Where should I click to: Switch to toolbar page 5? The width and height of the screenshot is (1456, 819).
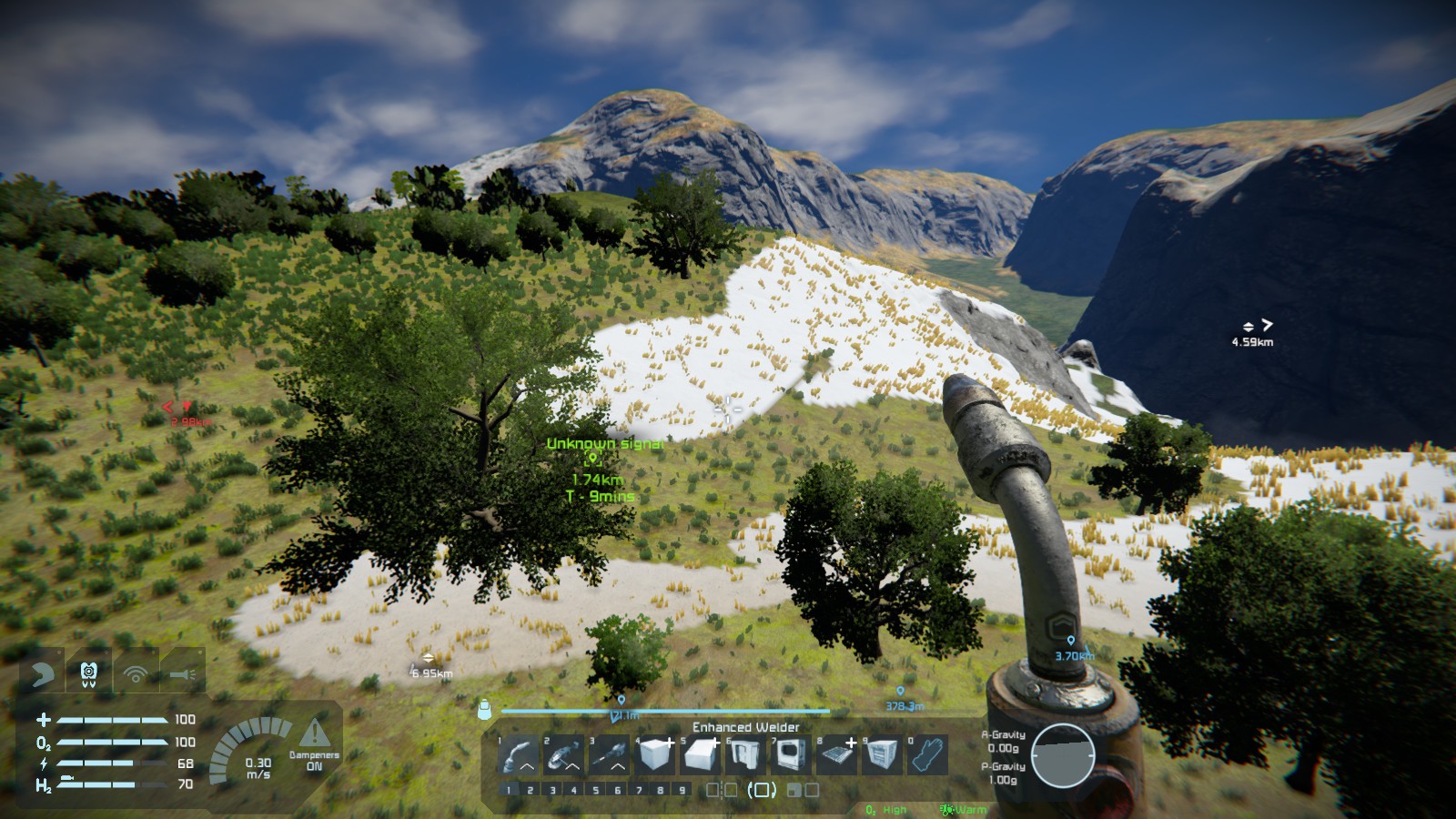click(x=596, y=790)
